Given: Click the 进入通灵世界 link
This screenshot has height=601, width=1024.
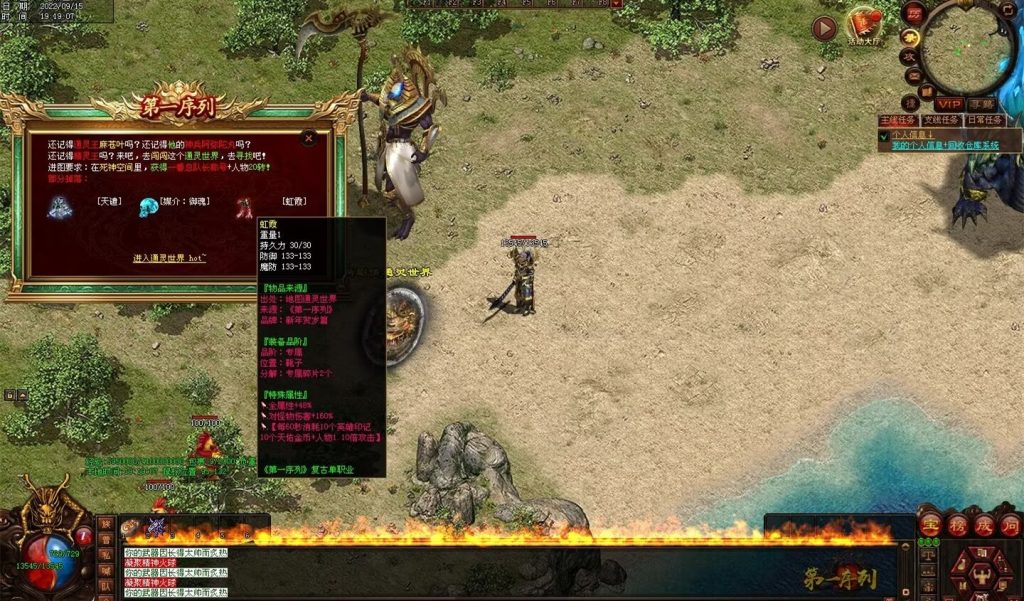Looking at the screenshot, I should [x=170, y=258].
